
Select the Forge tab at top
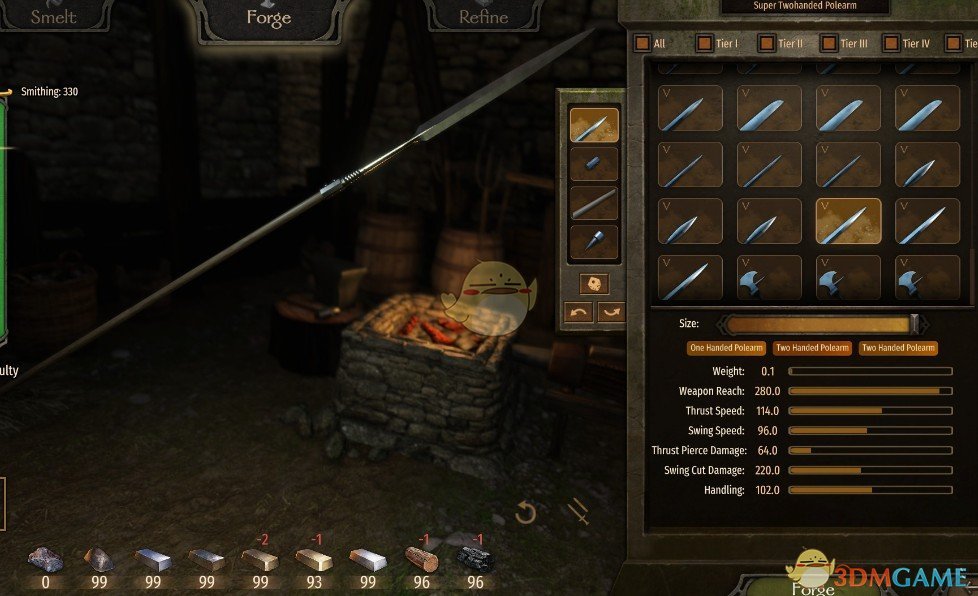pyautogui.click(x=267, y=17)
